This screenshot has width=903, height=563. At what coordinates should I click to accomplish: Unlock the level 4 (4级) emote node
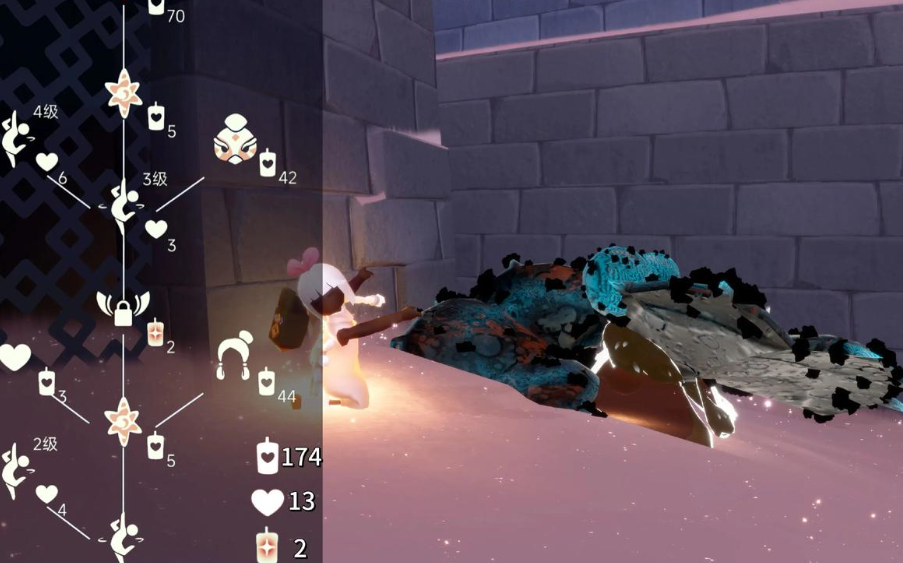[13, 139]
